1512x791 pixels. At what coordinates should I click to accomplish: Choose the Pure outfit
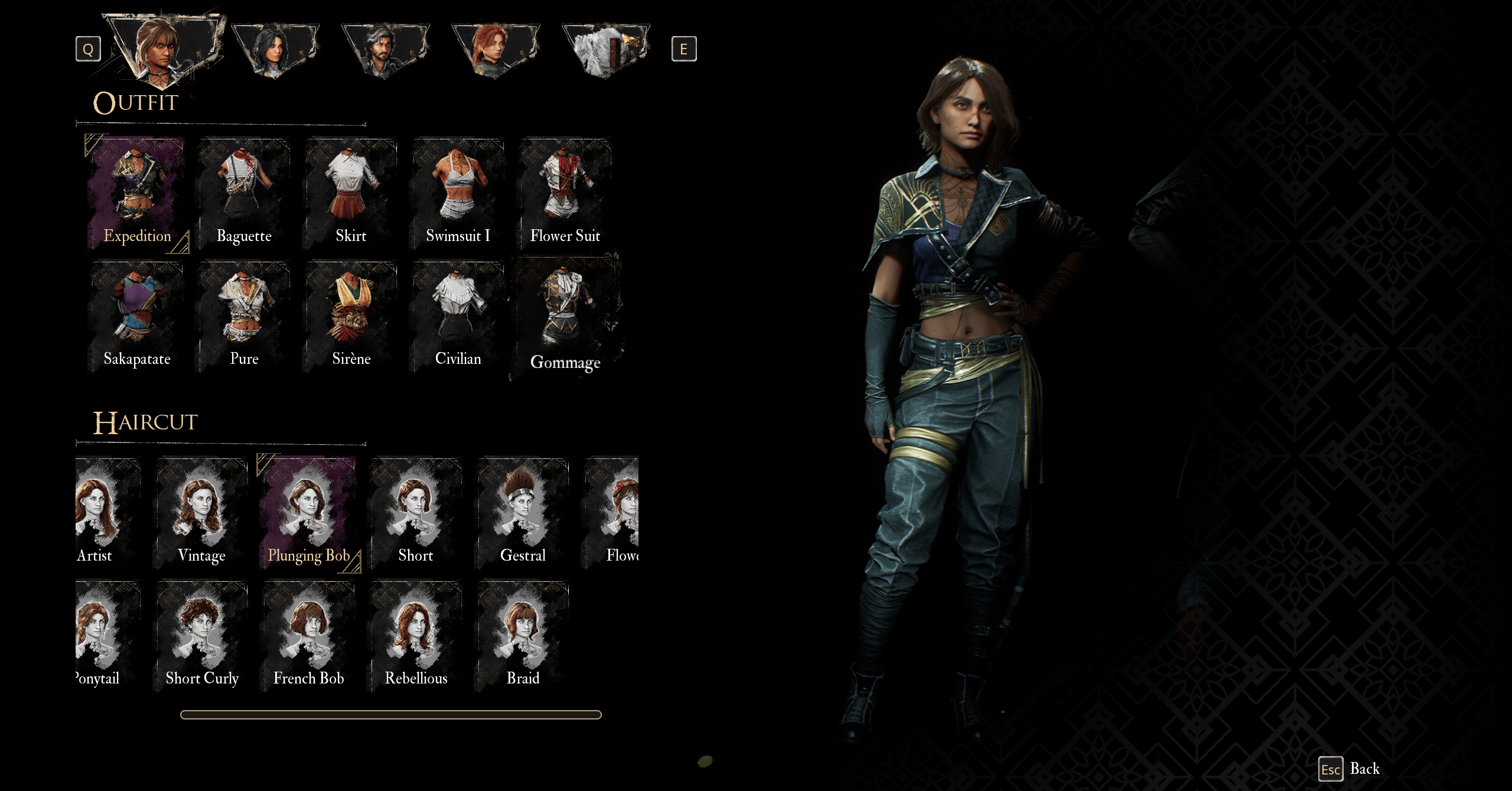(x=244, y=316)
